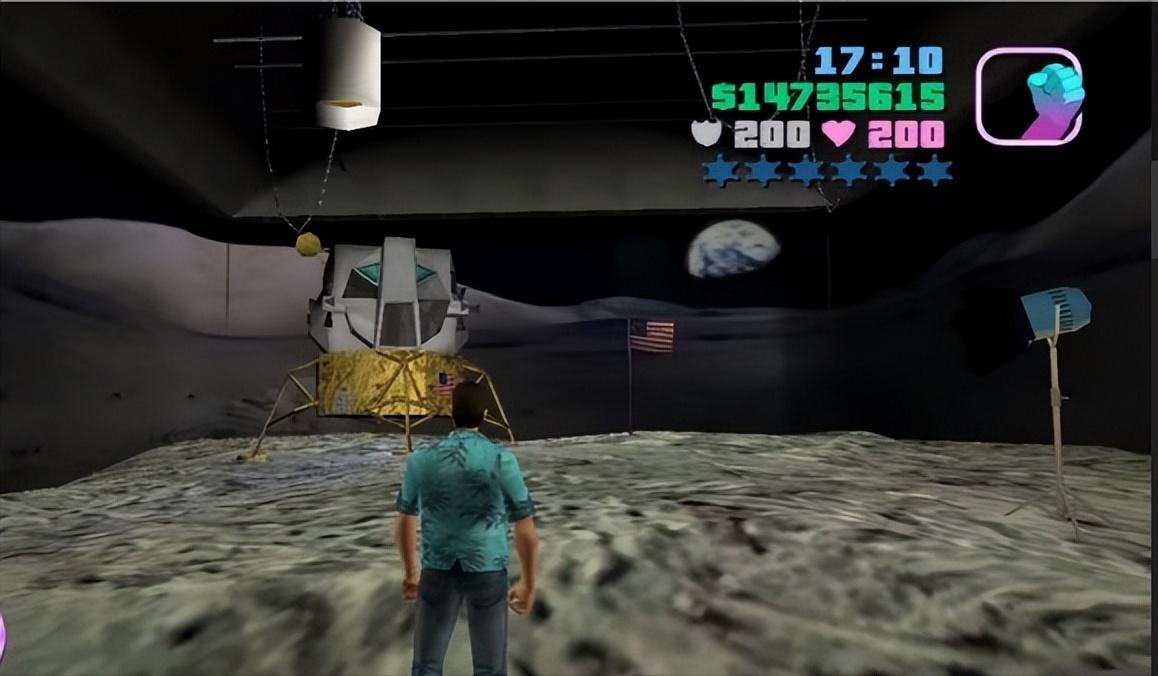Select the fist weapon icon

click(x=1029, y=96)
